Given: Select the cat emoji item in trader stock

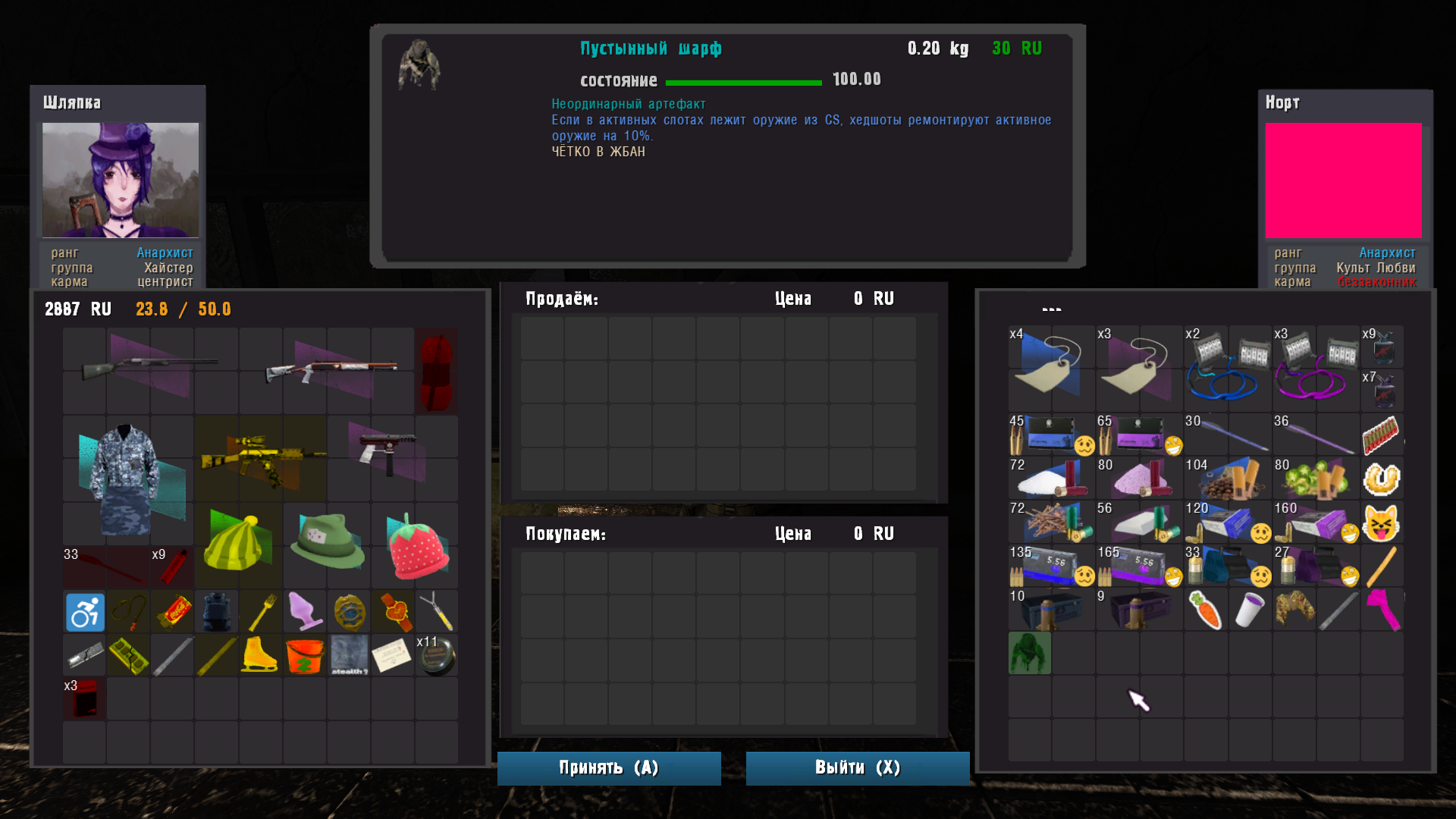Looking at the screenshot, I should click(x=1382, y=523).
